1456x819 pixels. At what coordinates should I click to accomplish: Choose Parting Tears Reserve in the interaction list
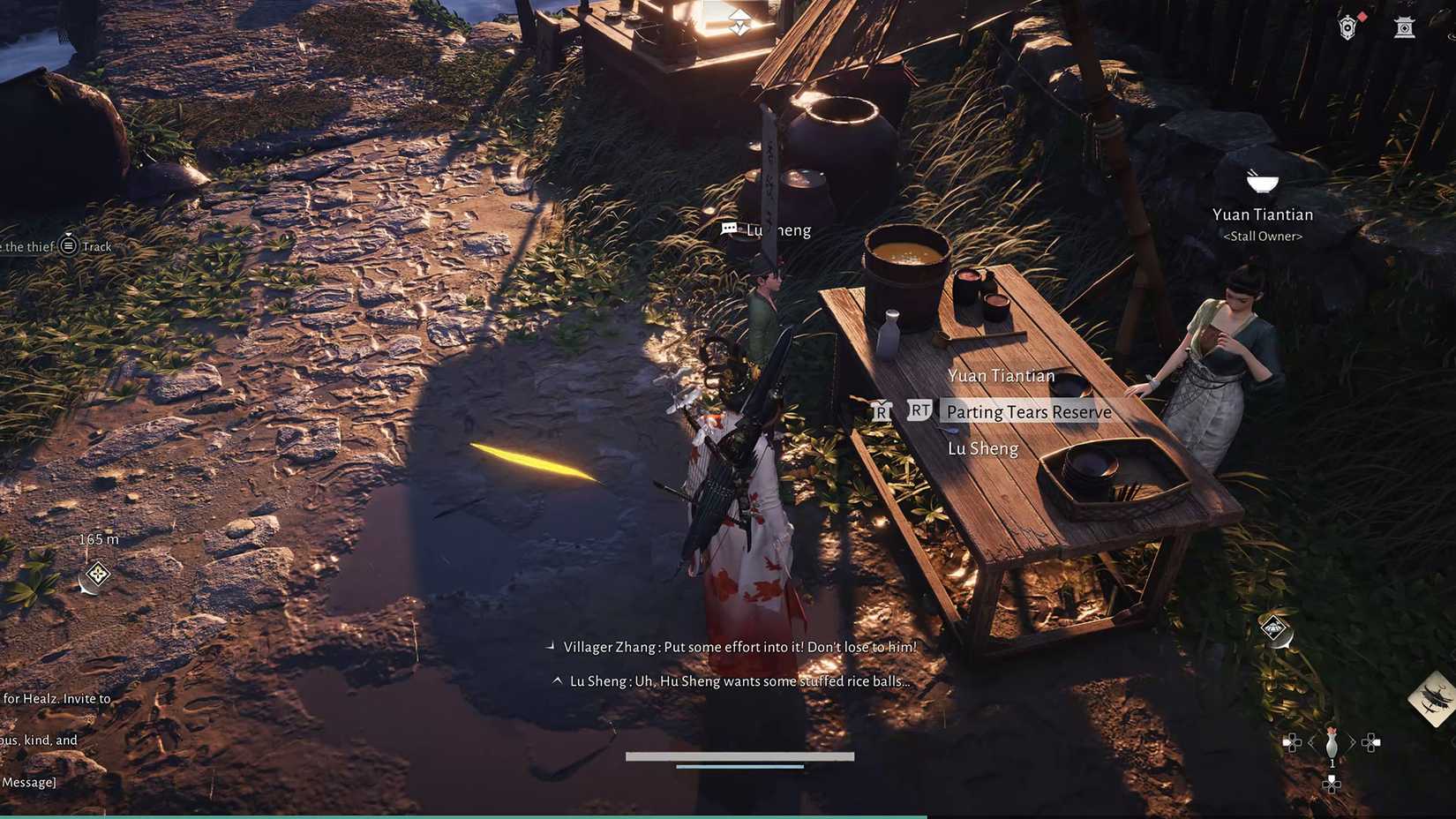(x=1028, y=412)
